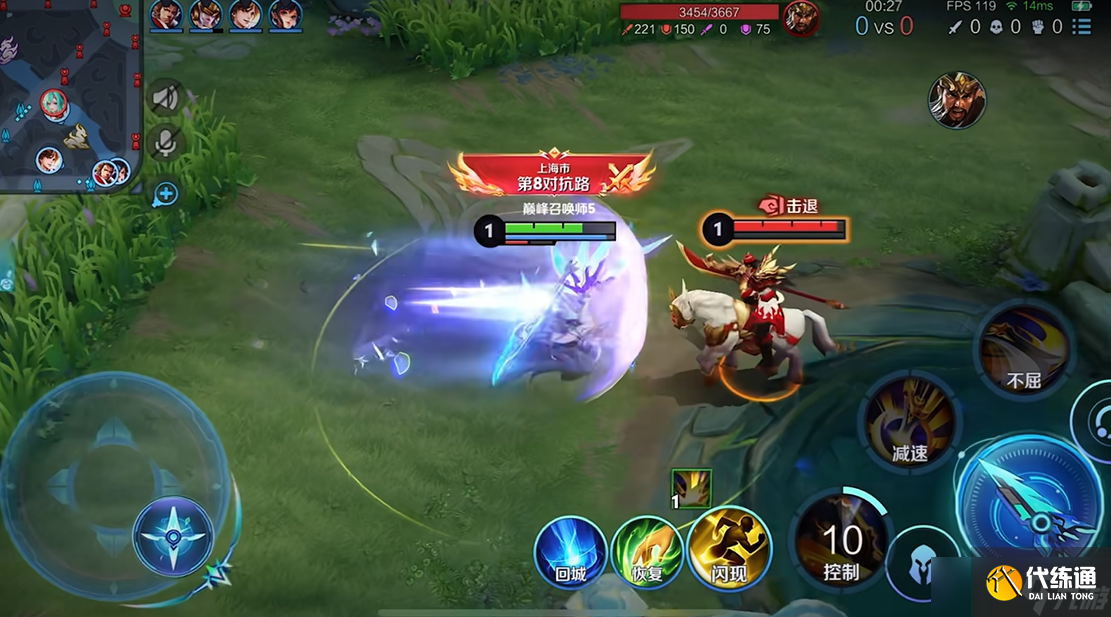Cast the 控制 skill on cooldown
The image size is (1111, 617).
pyautogui.click(x=841, y=545)
